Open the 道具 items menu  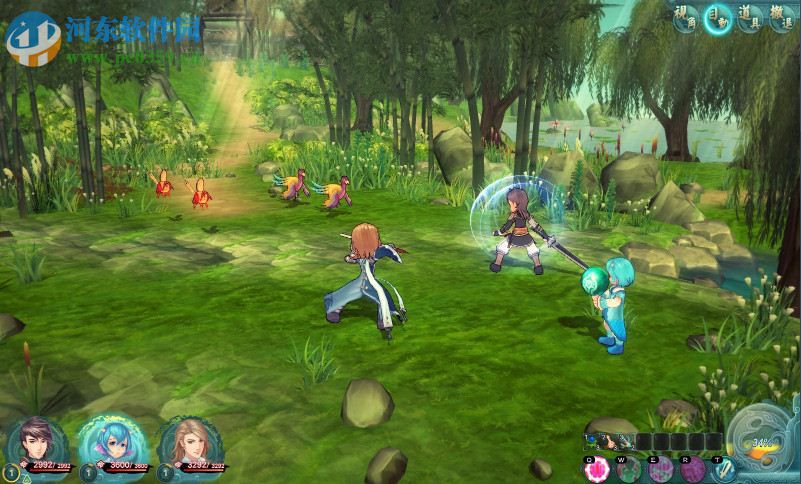750,18
